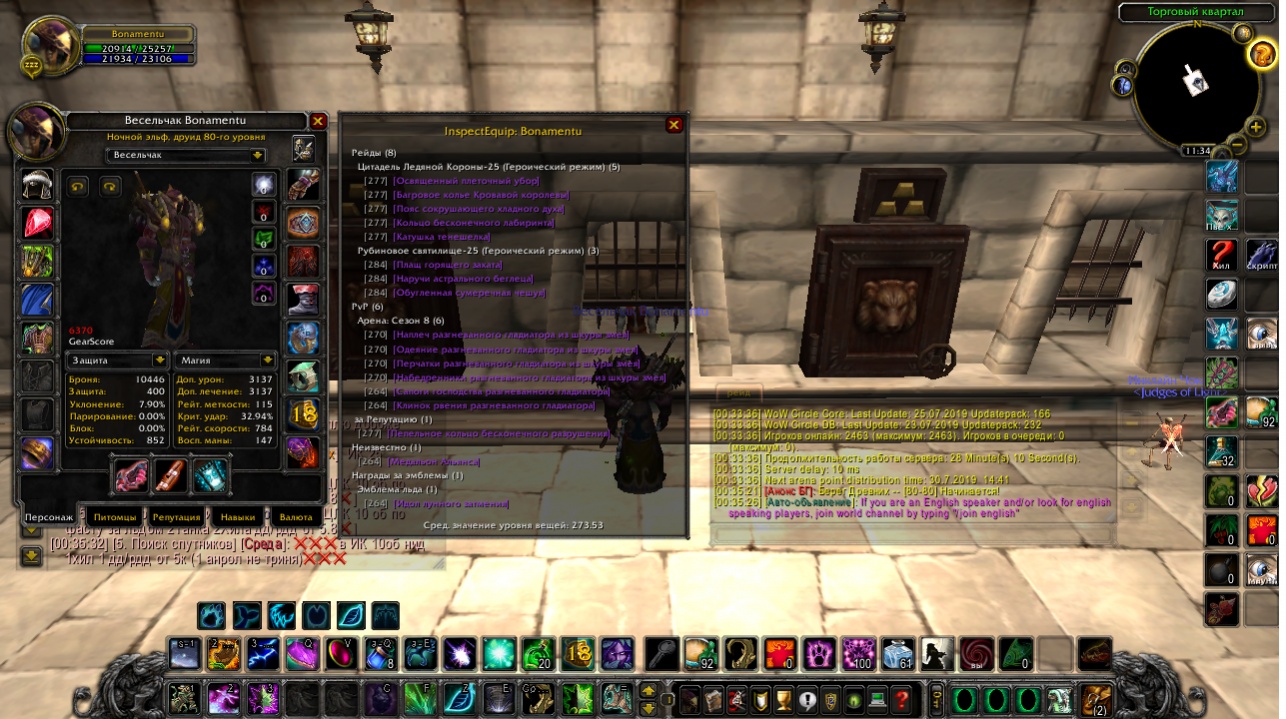
Task: Close the InspectEquip panel
Action: click(674, 125)
